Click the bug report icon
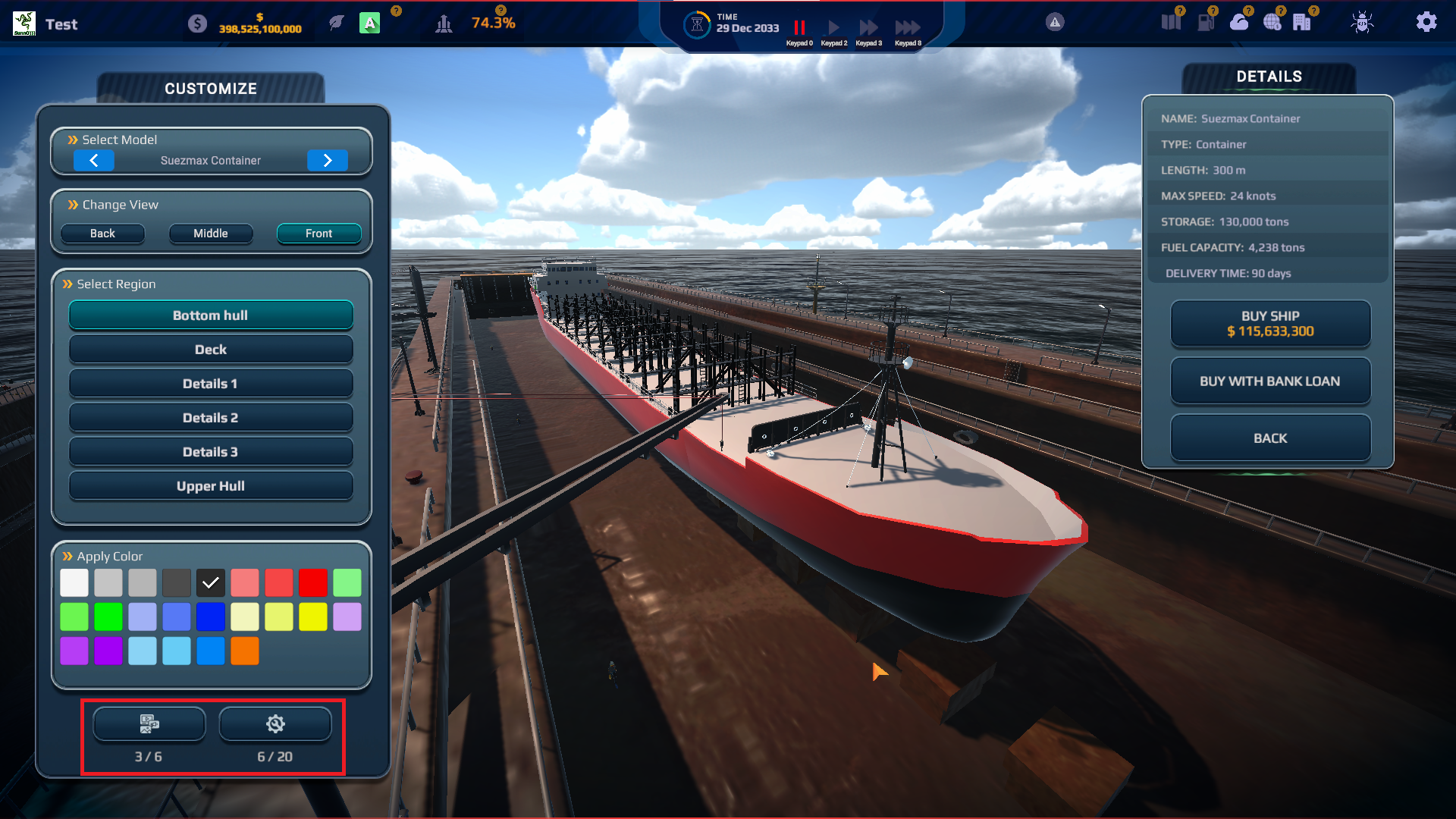Image resolution: width=1456 pixels, height=819 pixels. coord(1360,23)
